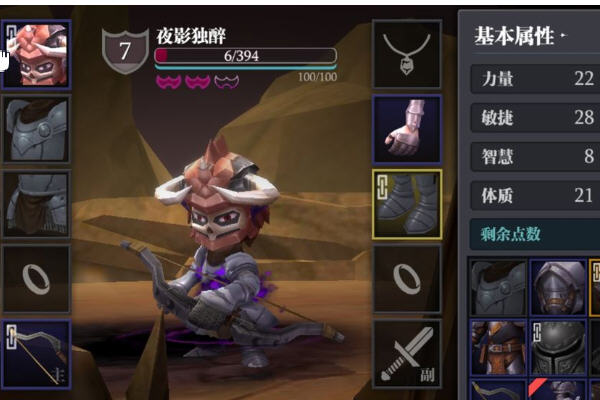This screenshot has width=600, height=400.
Task: Select the dark round helmet inventory item
Action: pos(557,348)
